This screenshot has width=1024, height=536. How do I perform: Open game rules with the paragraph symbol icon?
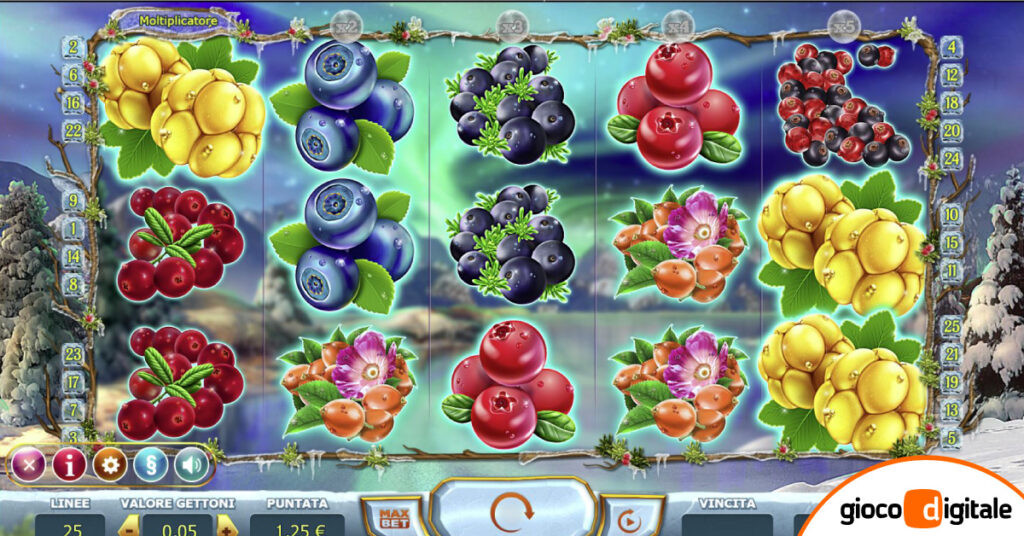(151, 464)
